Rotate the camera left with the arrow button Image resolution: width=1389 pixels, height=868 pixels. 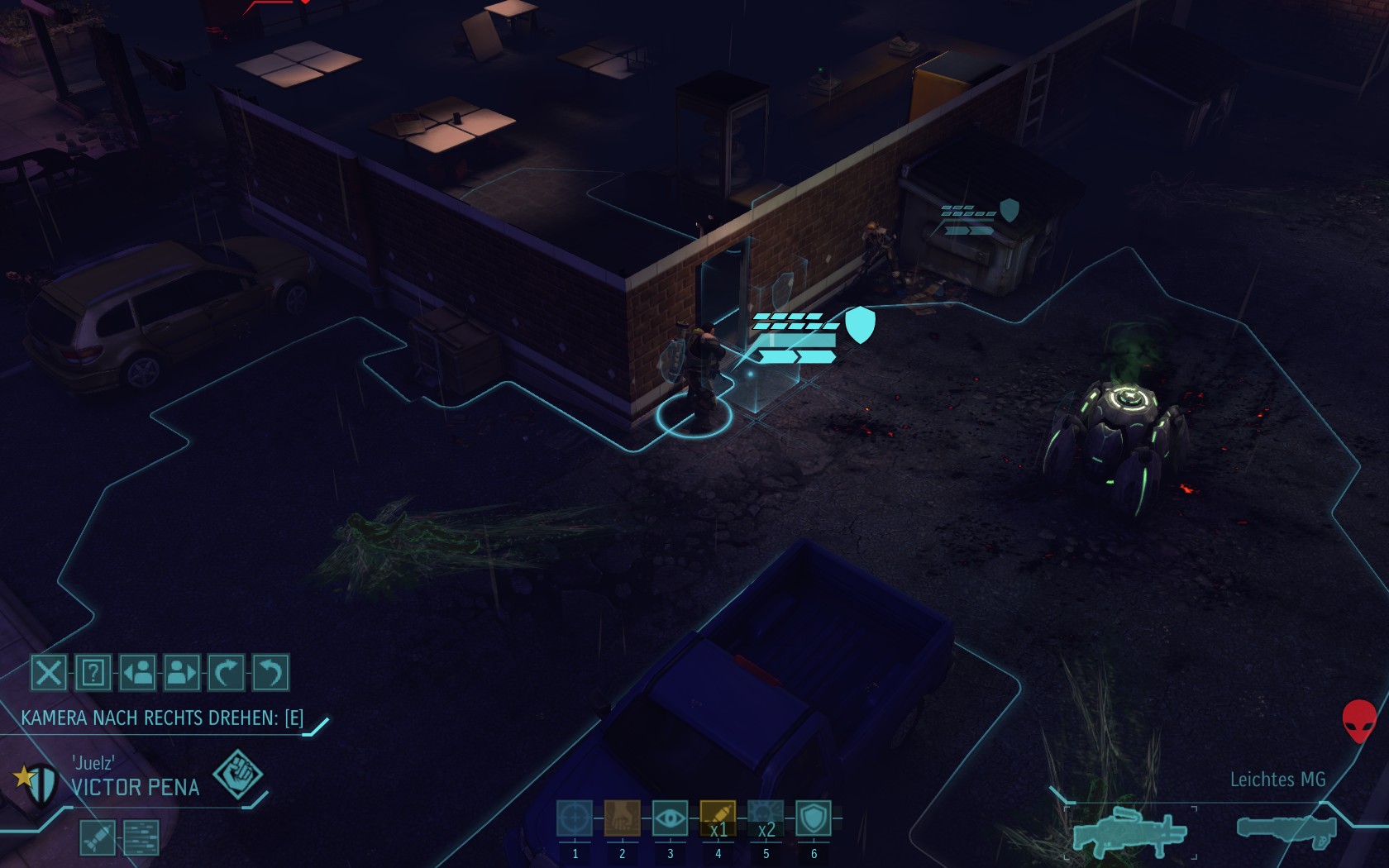click(270, 673)
